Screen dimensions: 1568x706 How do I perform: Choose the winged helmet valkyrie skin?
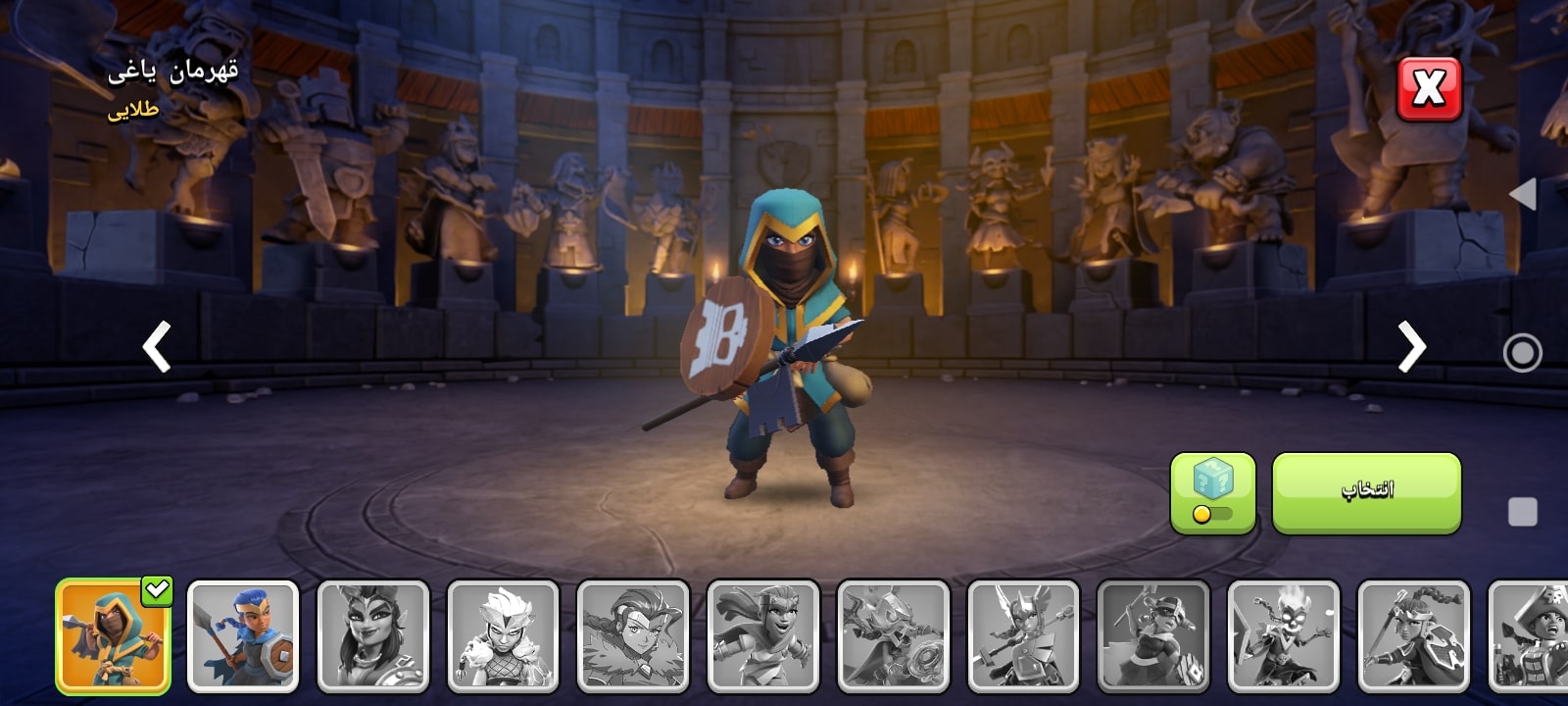[x=1023, y=636]
